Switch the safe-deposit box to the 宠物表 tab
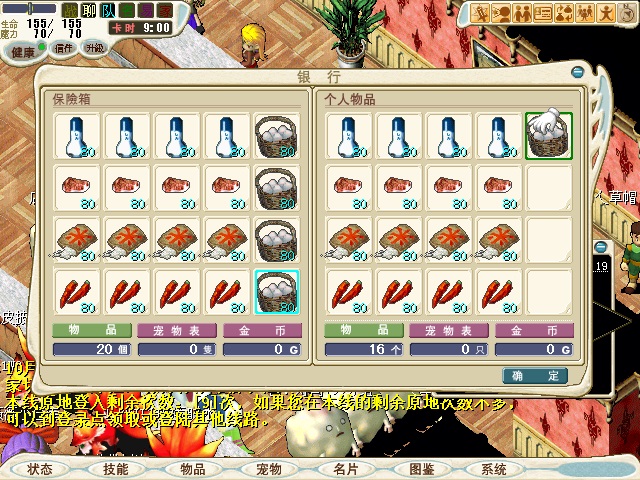The height and width of the screenshot is (480, 640). pos(174,330)
